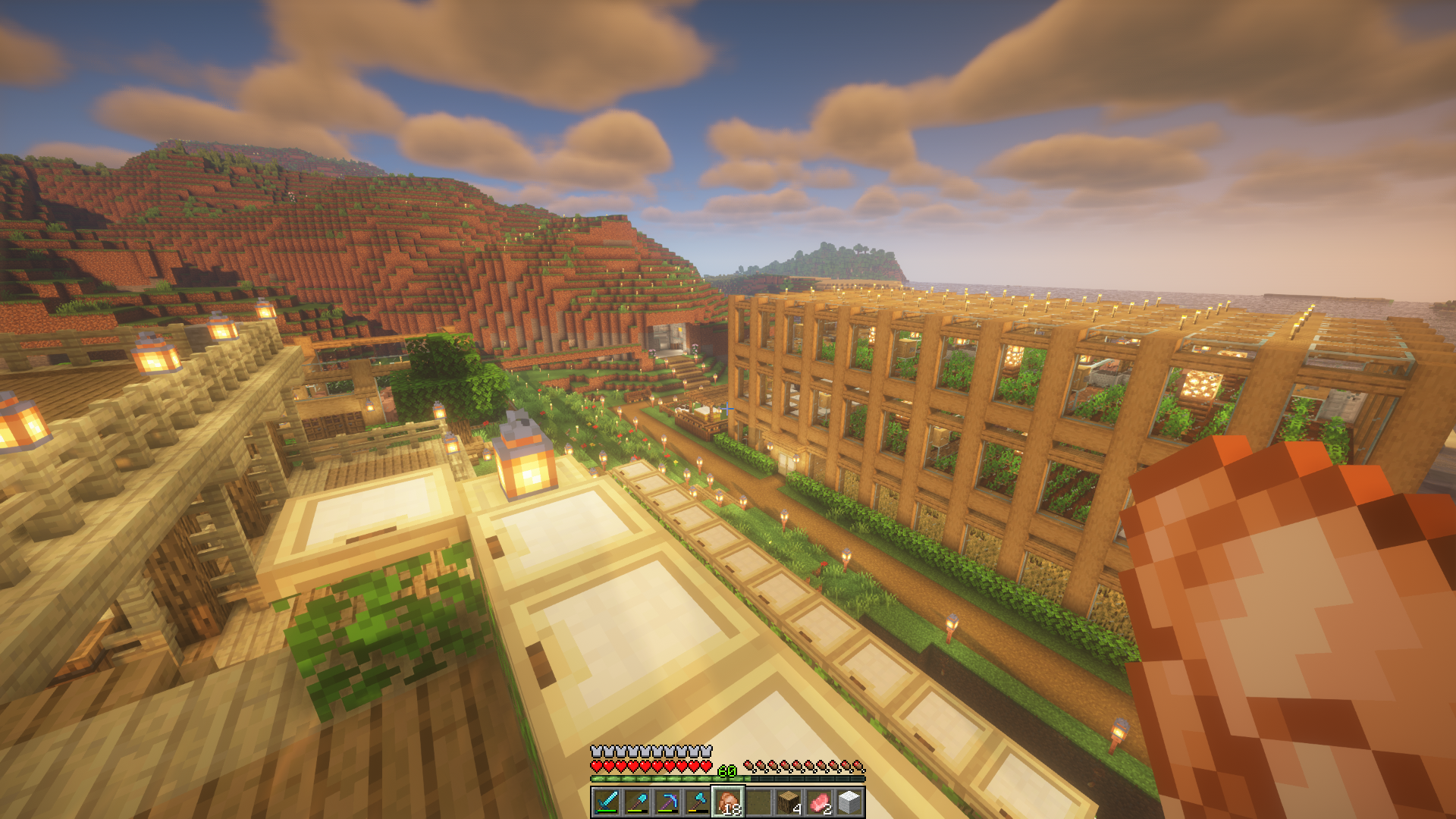Screen dimensions: 1456x819
Task: Select the stack of 4 oak logs
Action: click(789, 802)
